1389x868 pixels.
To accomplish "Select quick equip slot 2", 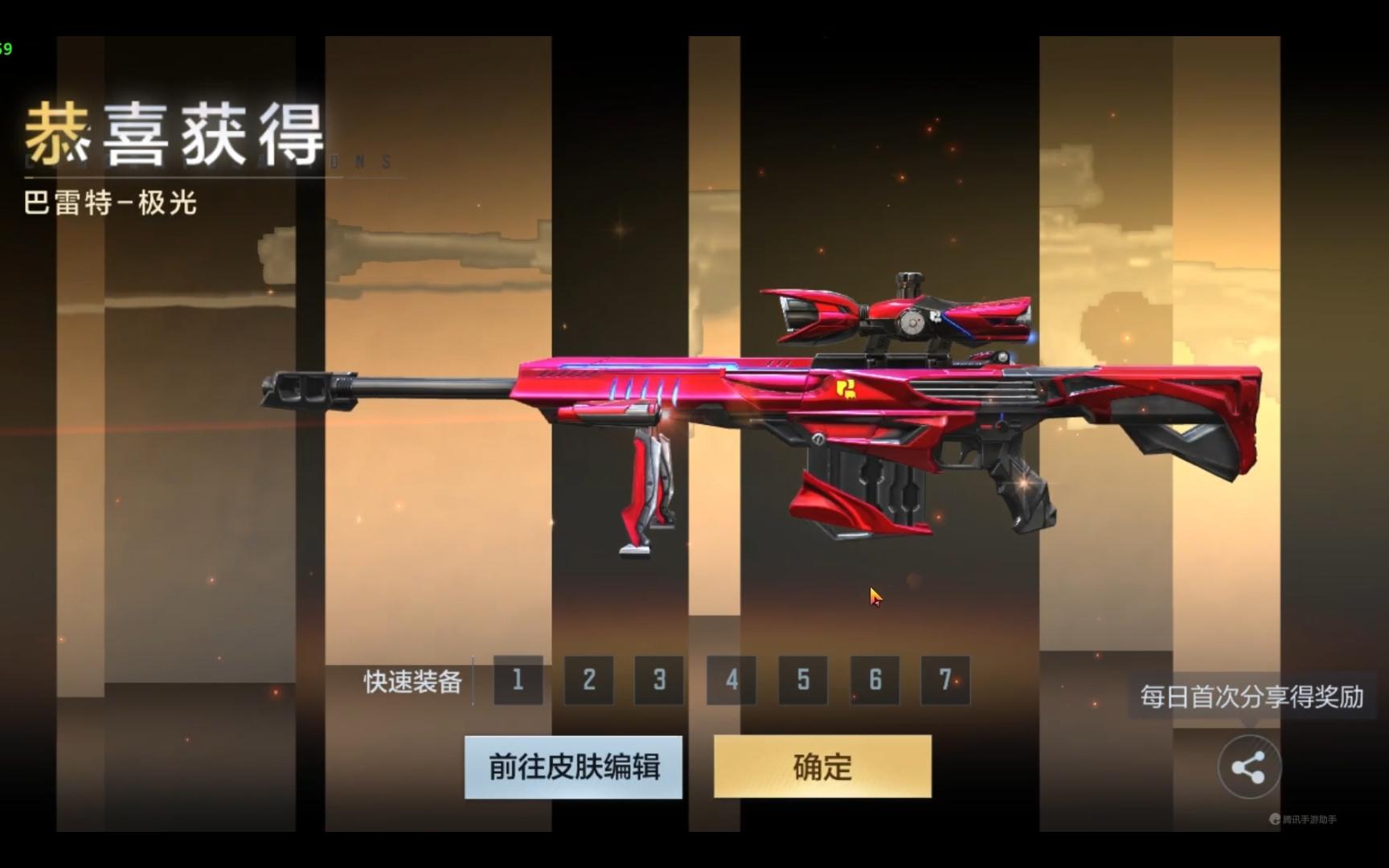I will (589, 680).
